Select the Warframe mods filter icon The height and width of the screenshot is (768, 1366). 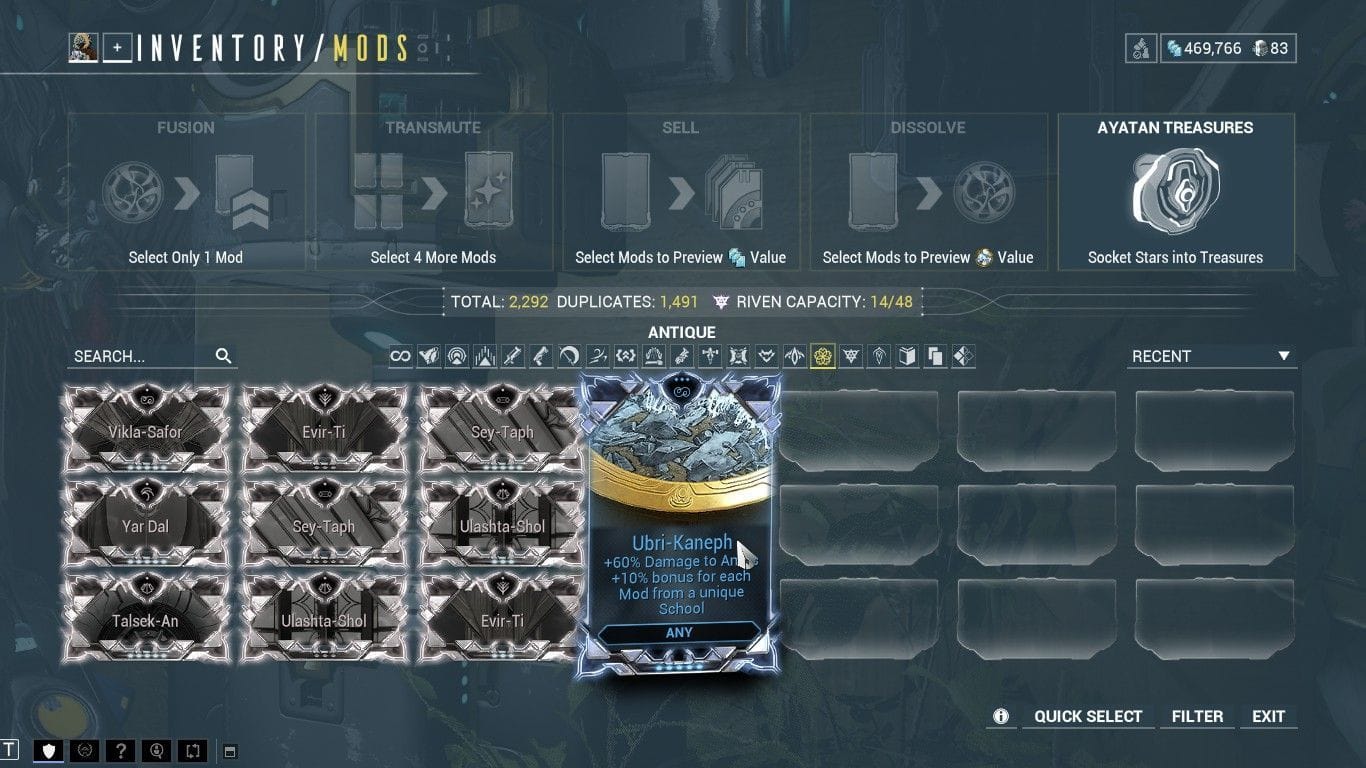pos(428,355)
